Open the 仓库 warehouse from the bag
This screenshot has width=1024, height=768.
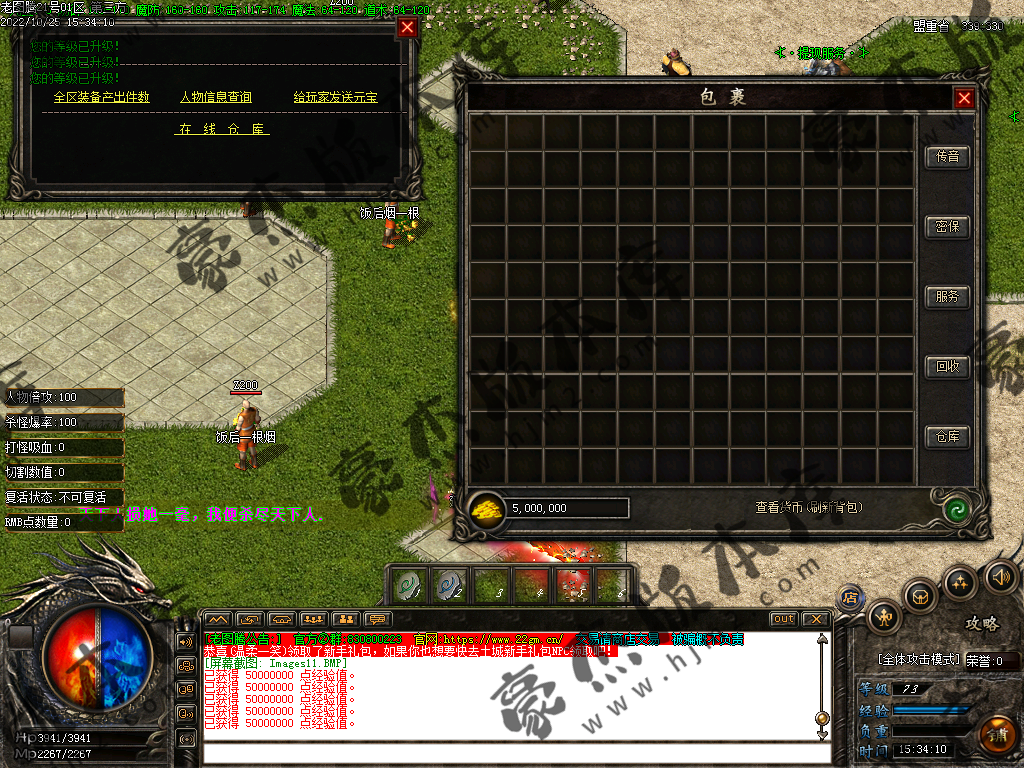point(947,437)
